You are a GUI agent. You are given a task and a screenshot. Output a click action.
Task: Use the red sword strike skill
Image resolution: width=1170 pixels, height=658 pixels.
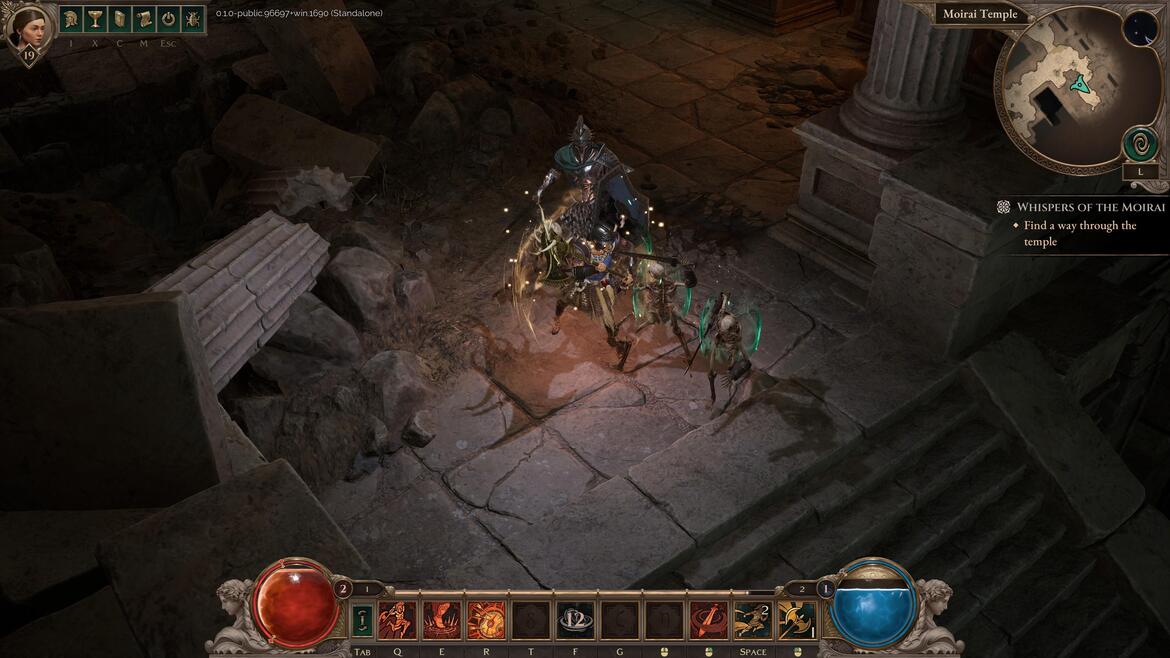(708, 620)
